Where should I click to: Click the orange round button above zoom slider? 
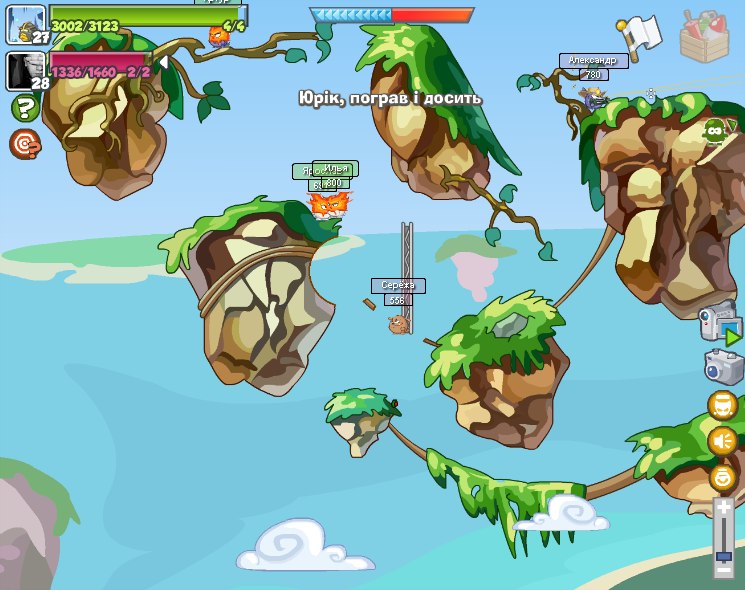tap(723, 477)
